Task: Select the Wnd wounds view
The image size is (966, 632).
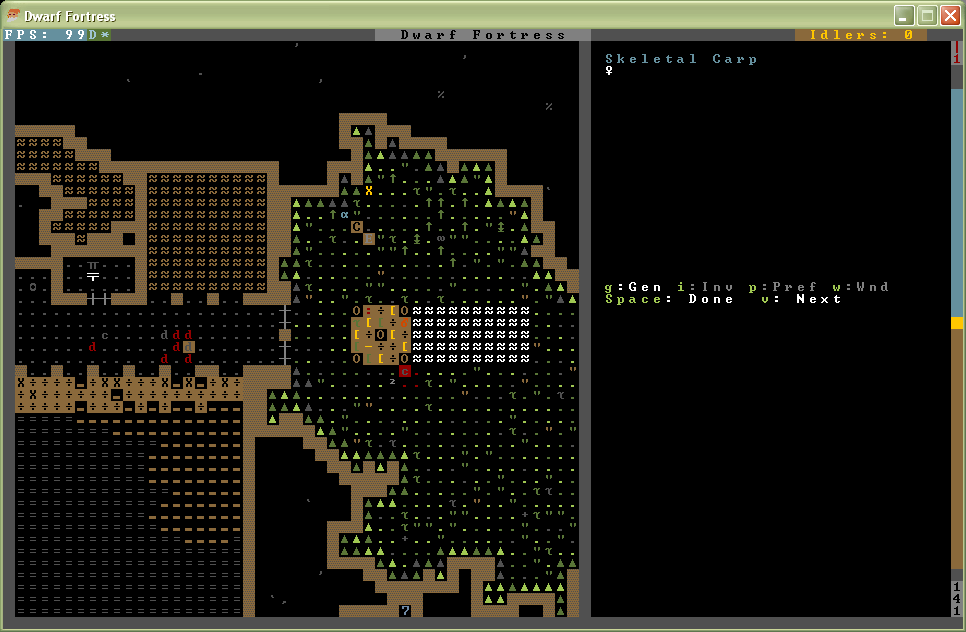Action: (867, 287)
